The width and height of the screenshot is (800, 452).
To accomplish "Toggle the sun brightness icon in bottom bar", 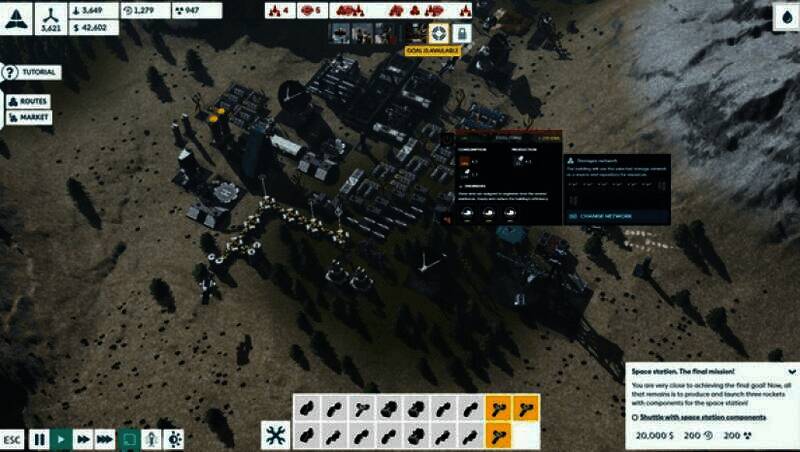I will click(174, 439).
